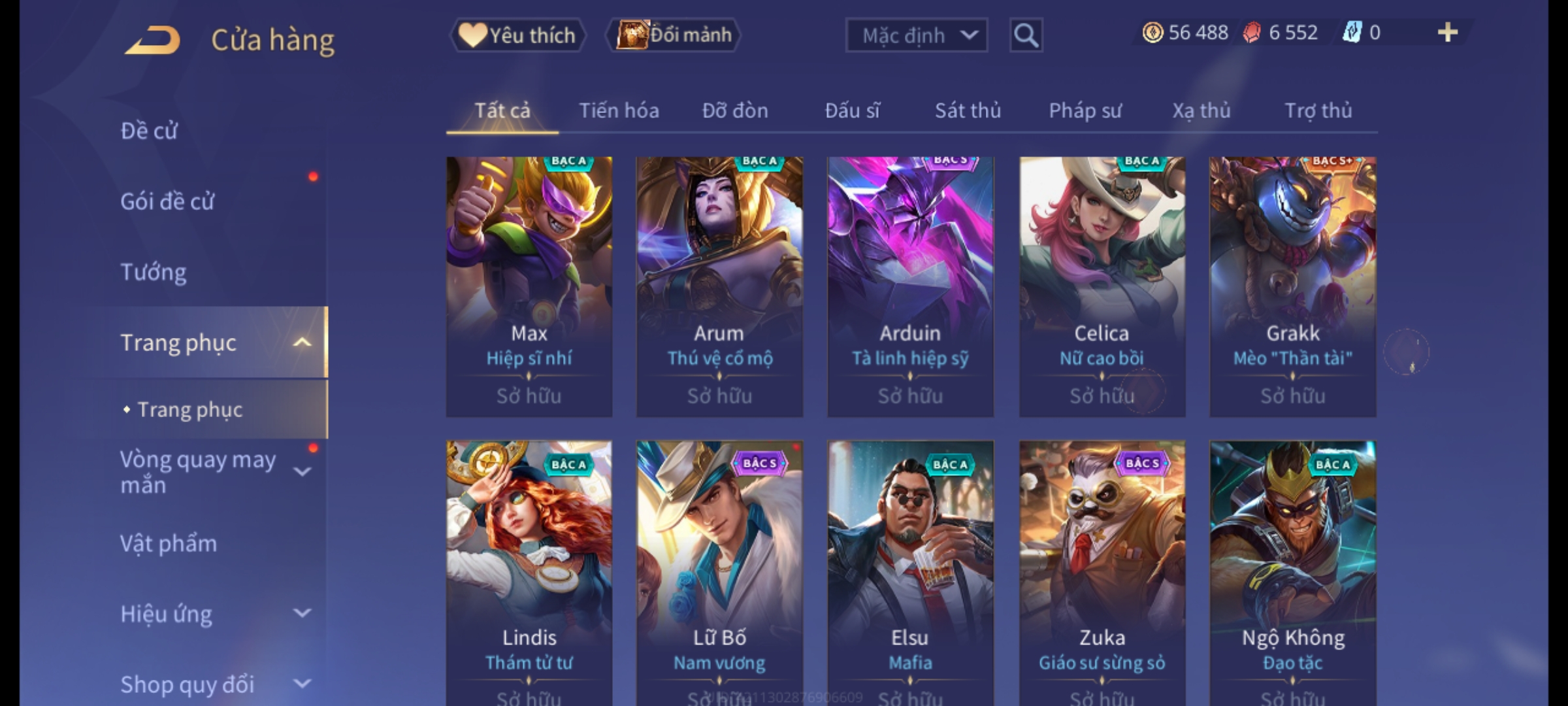Screen dimensions: 1568x706
Task: Add currency with the plus button
Action: tap(1447, 33)
